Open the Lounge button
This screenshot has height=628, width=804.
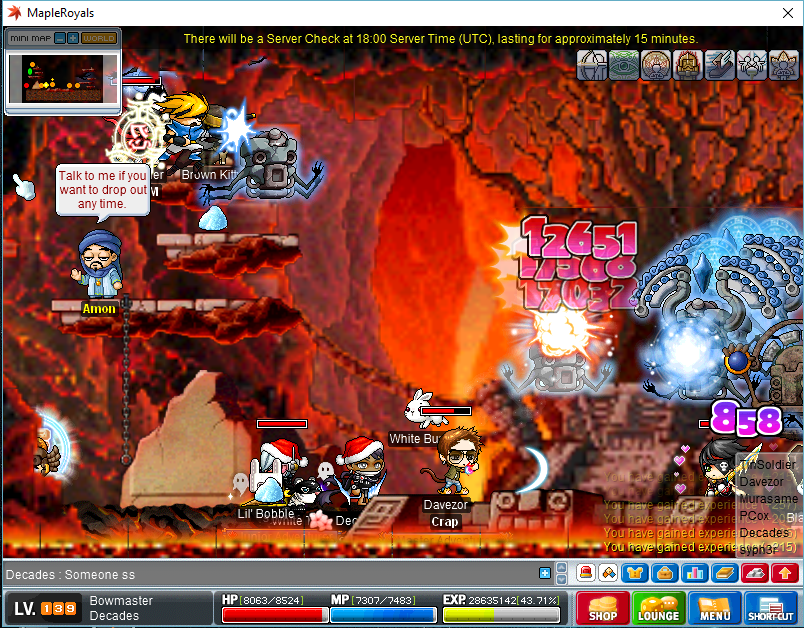(x=658, y=608)
